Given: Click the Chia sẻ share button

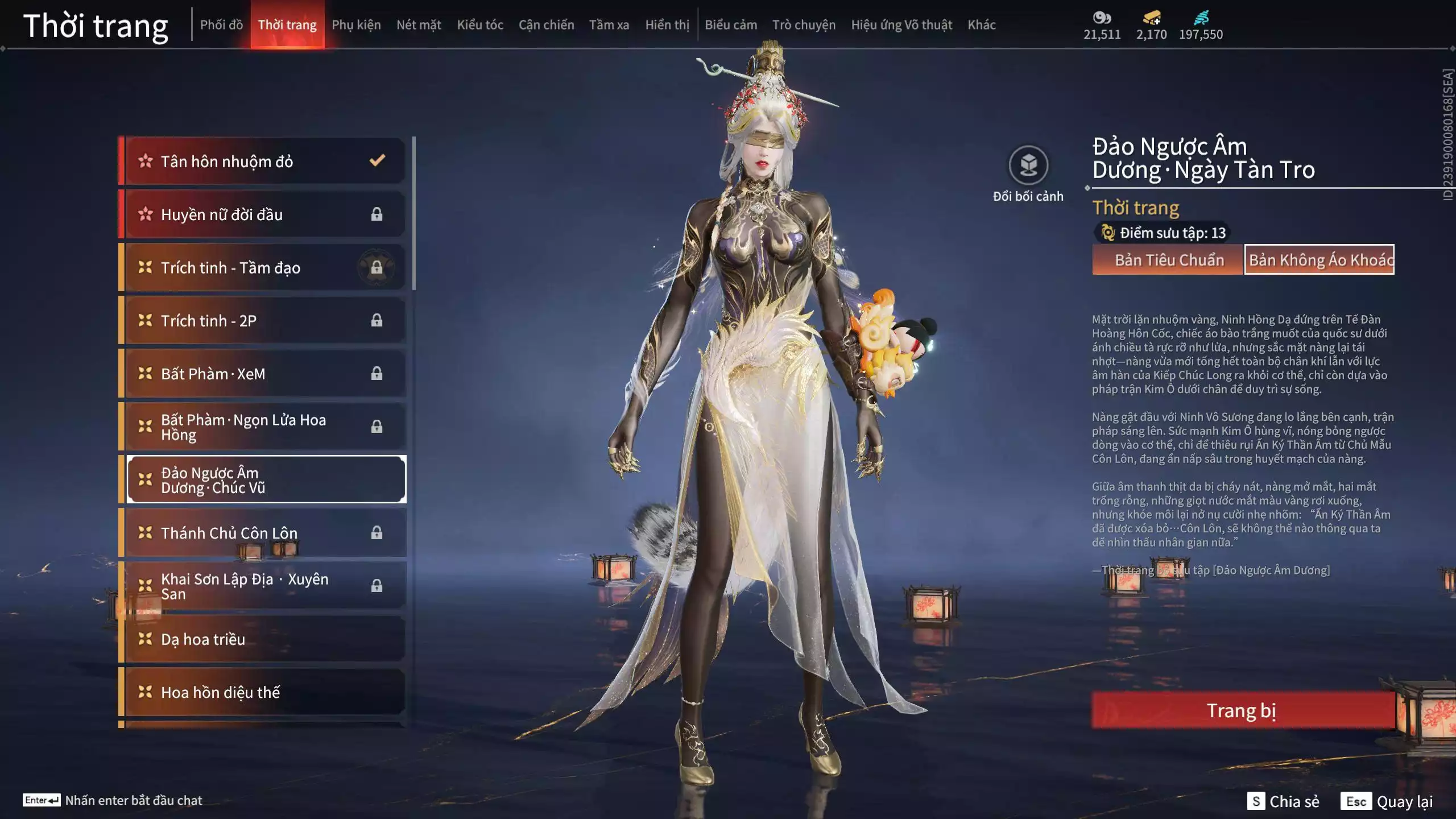Looking at the screenshot, I should point(1283,801).
